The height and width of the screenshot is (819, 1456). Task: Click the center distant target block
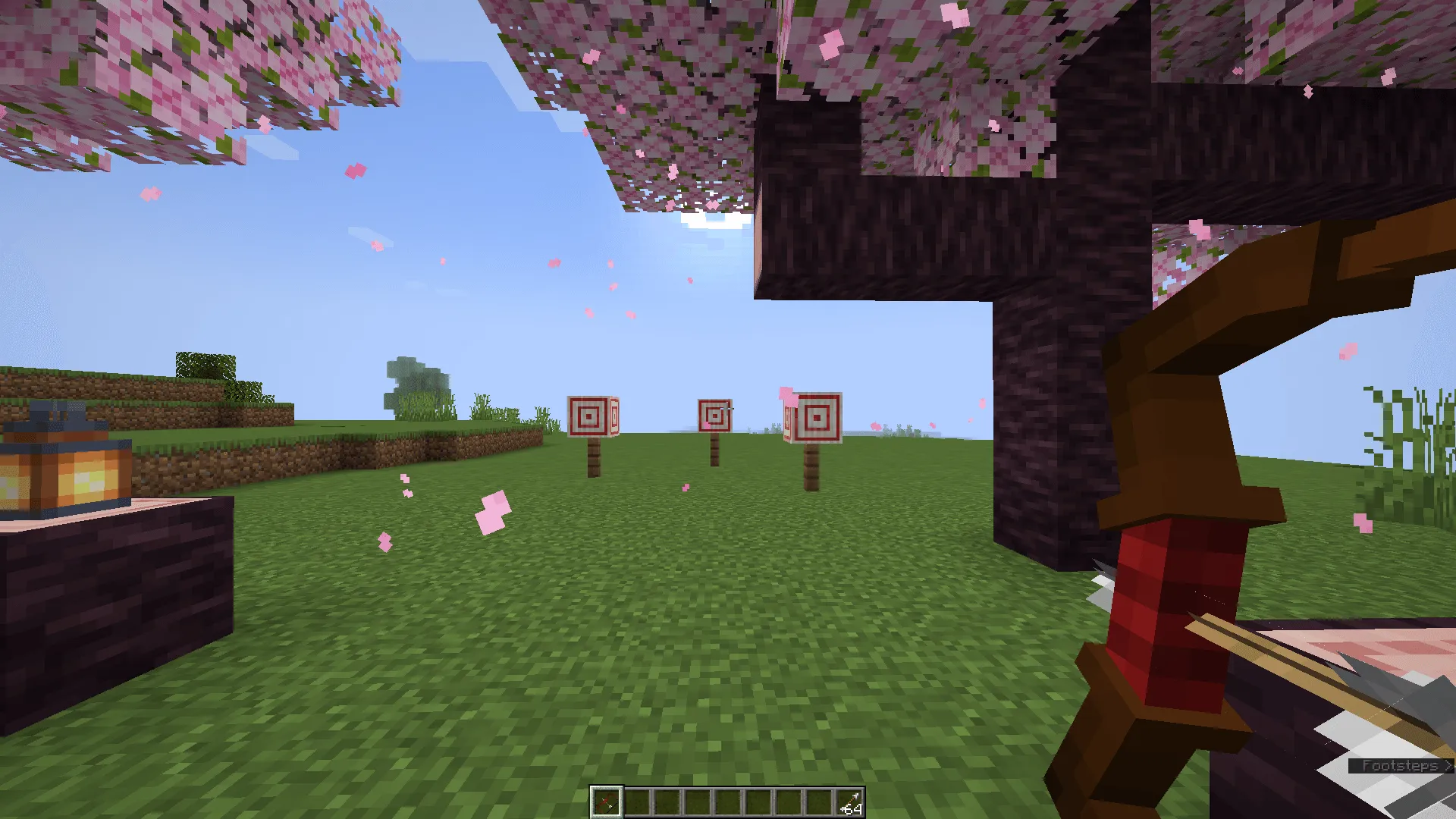coord(714,415)
